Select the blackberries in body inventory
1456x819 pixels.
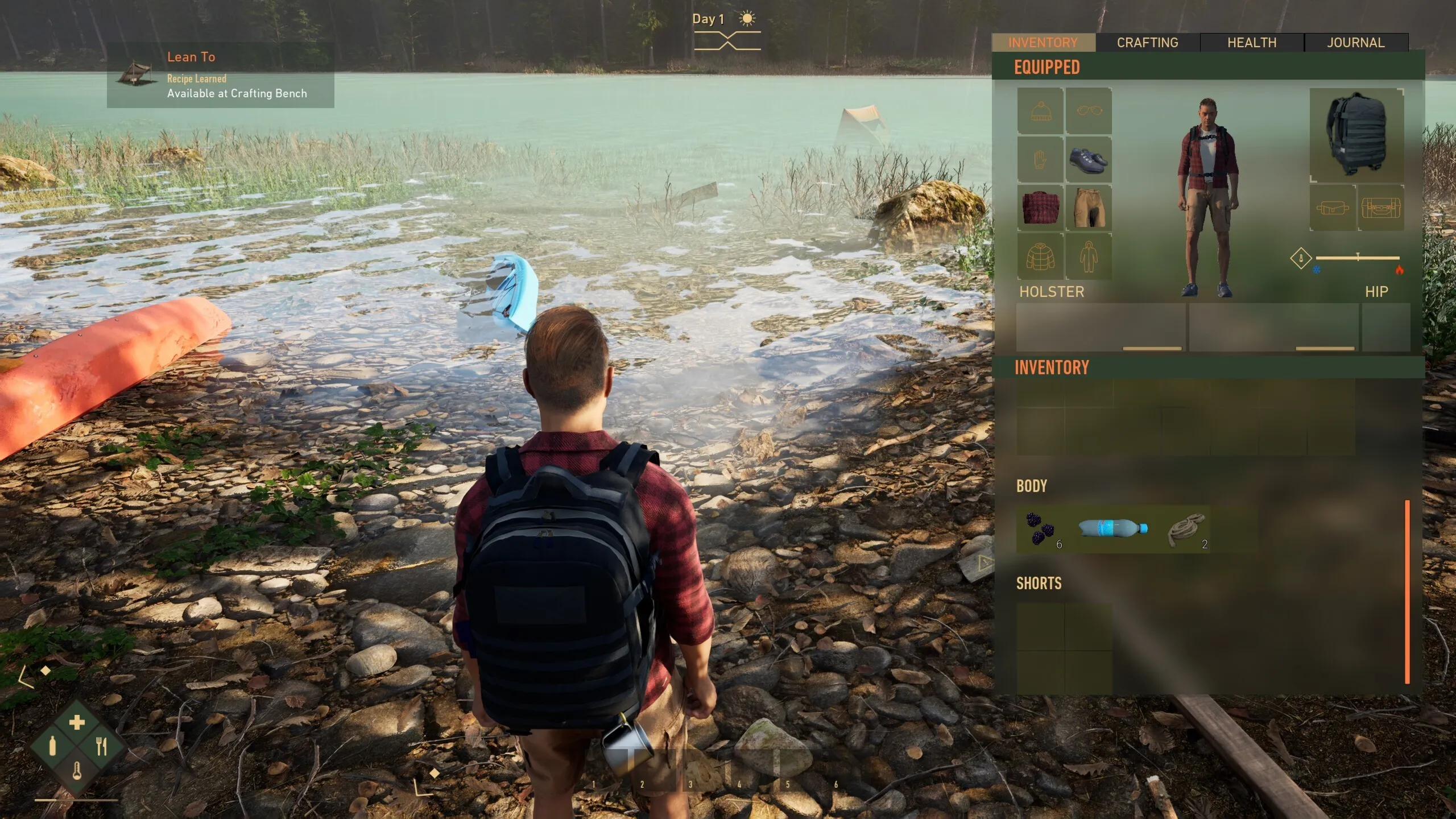tap(1040, 530)
